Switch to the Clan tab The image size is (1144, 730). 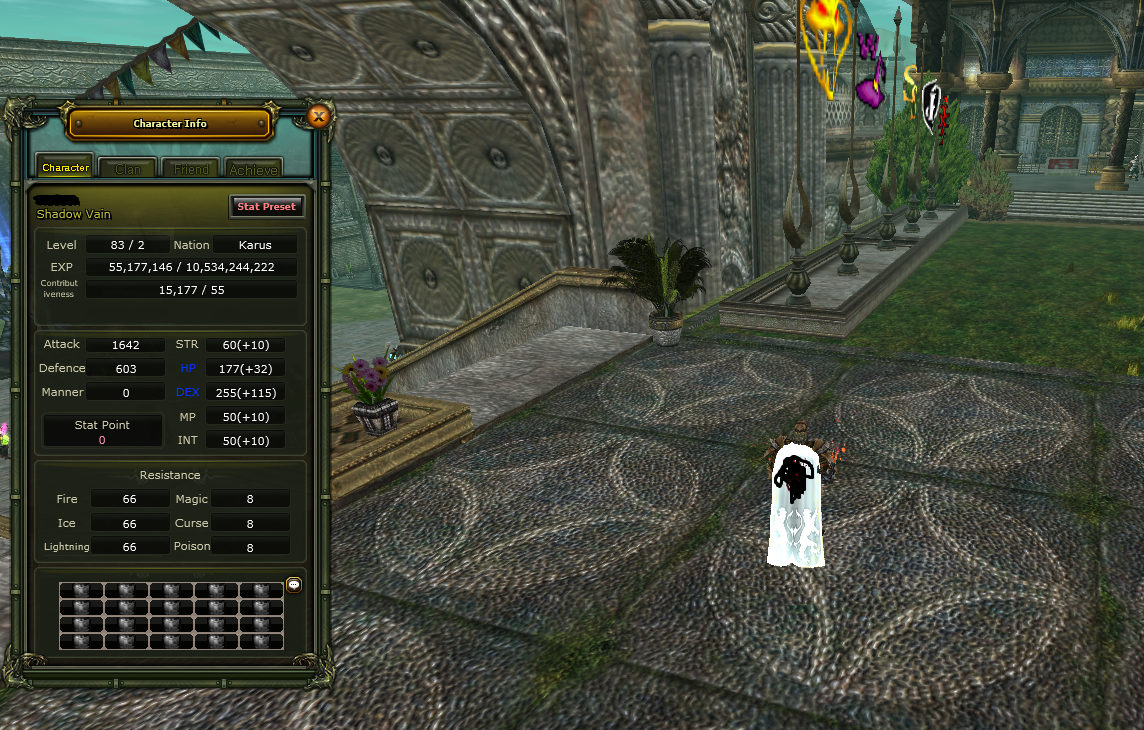click(128, 169)
